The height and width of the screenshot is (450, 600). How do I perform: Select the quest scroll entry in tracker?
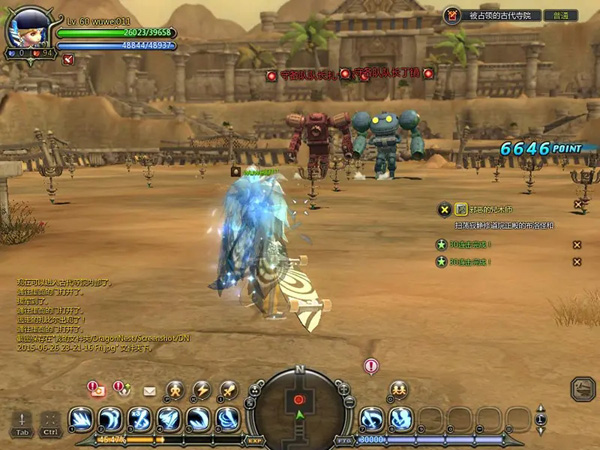(x=462, y=209)
